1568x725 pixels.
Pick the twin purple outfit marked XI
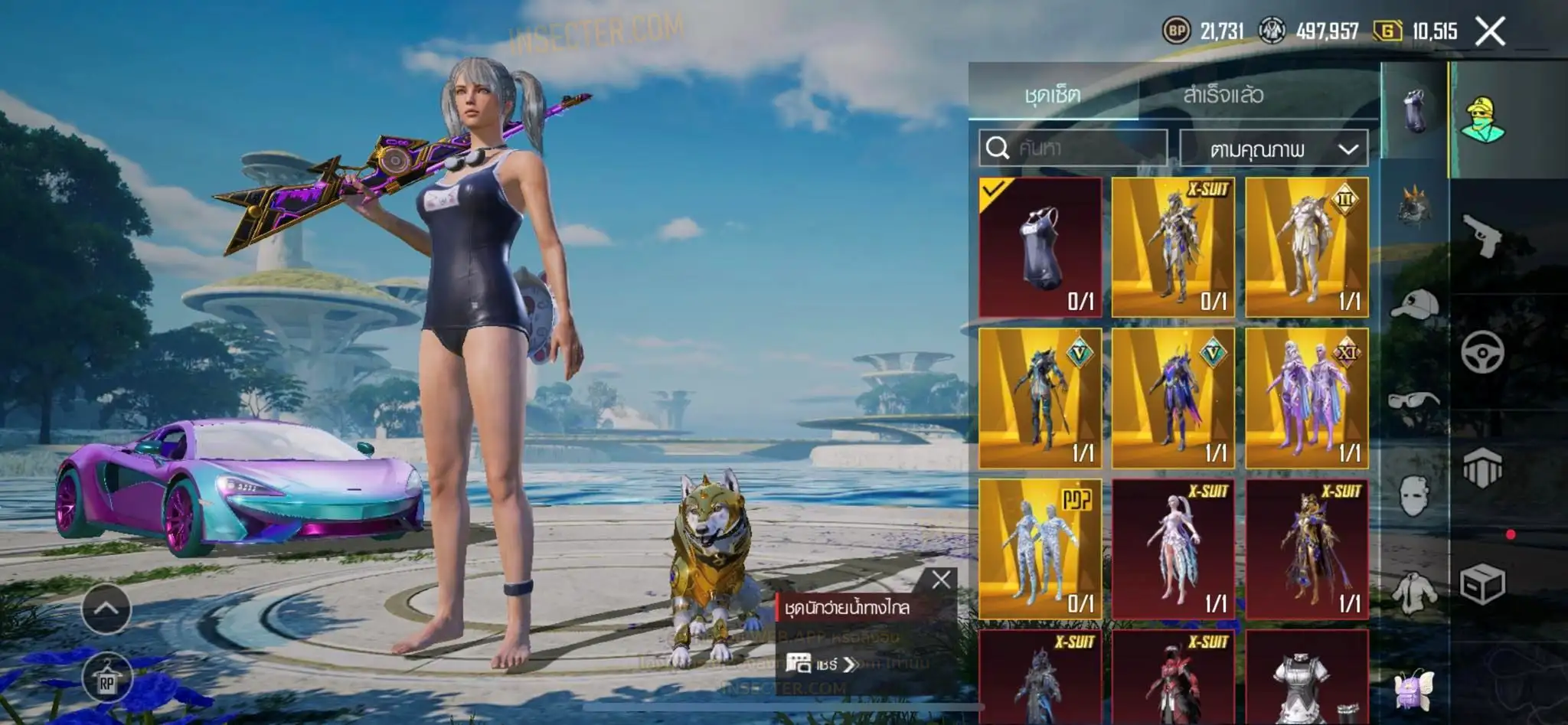tap(1306, 398)
